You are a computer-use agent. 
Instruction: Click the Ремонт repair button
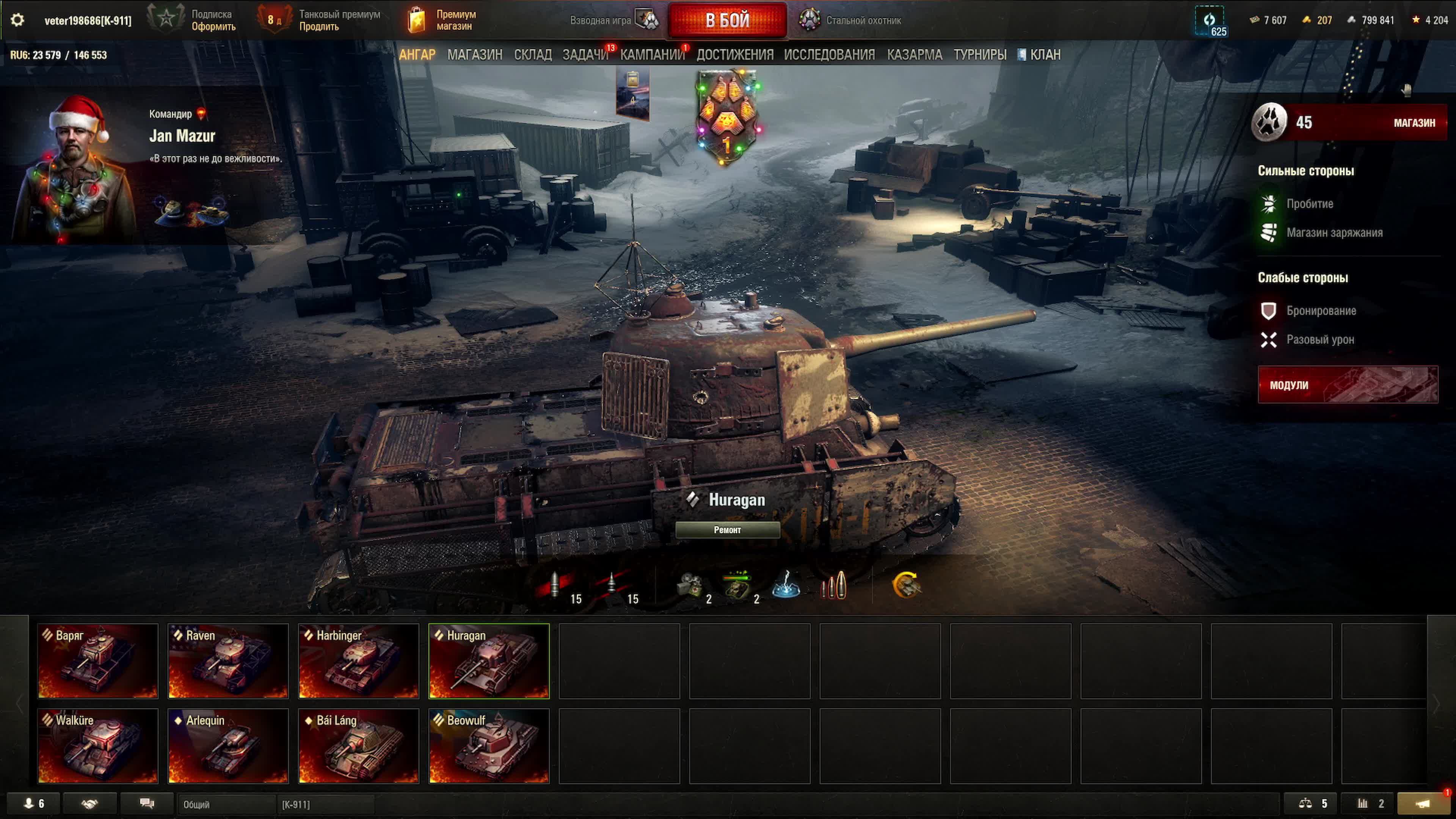pyautogui.click(x=727, y=530)
